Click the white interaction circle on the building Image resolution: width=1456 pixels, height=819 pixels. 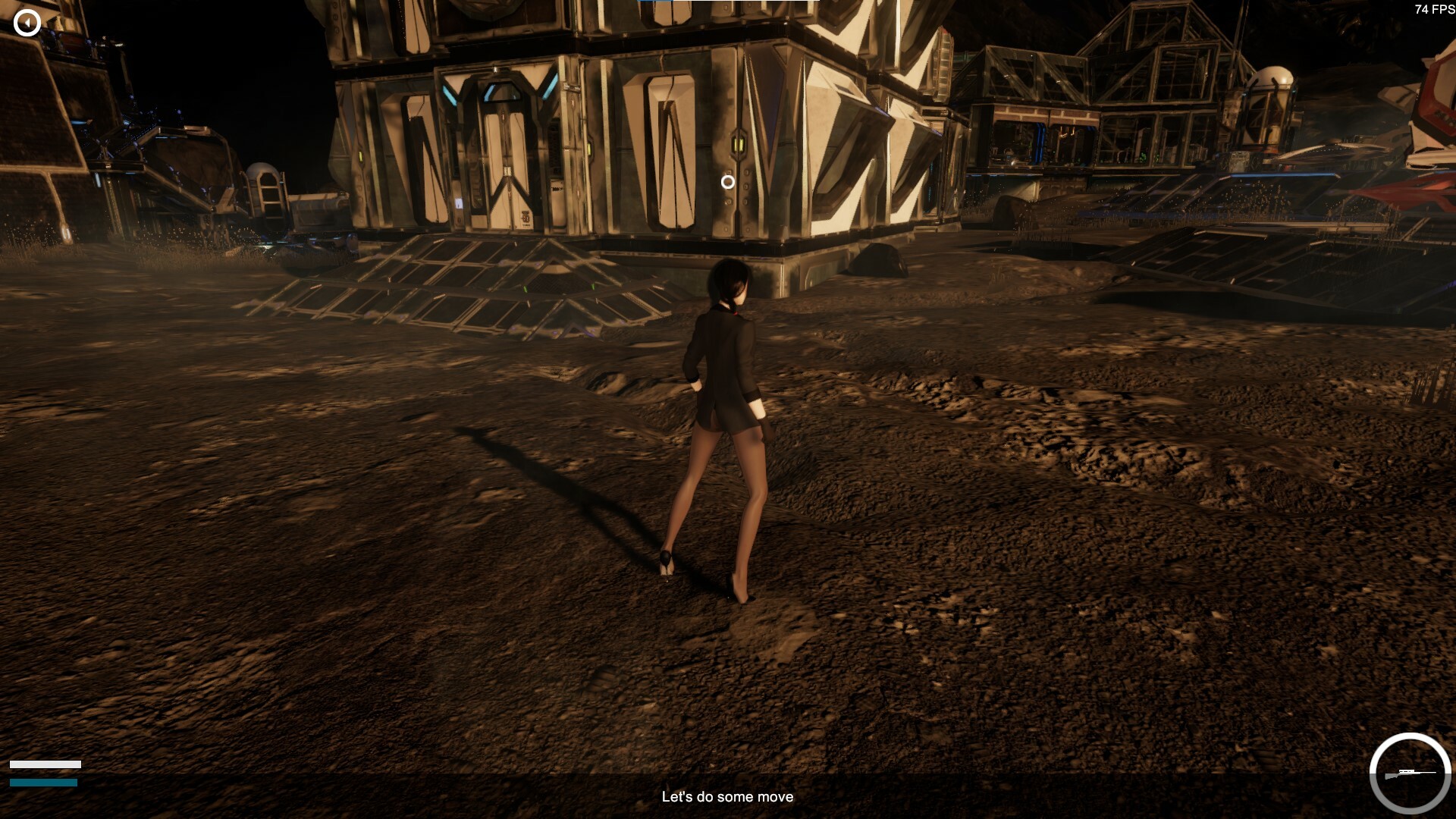[x=729, y=181]
